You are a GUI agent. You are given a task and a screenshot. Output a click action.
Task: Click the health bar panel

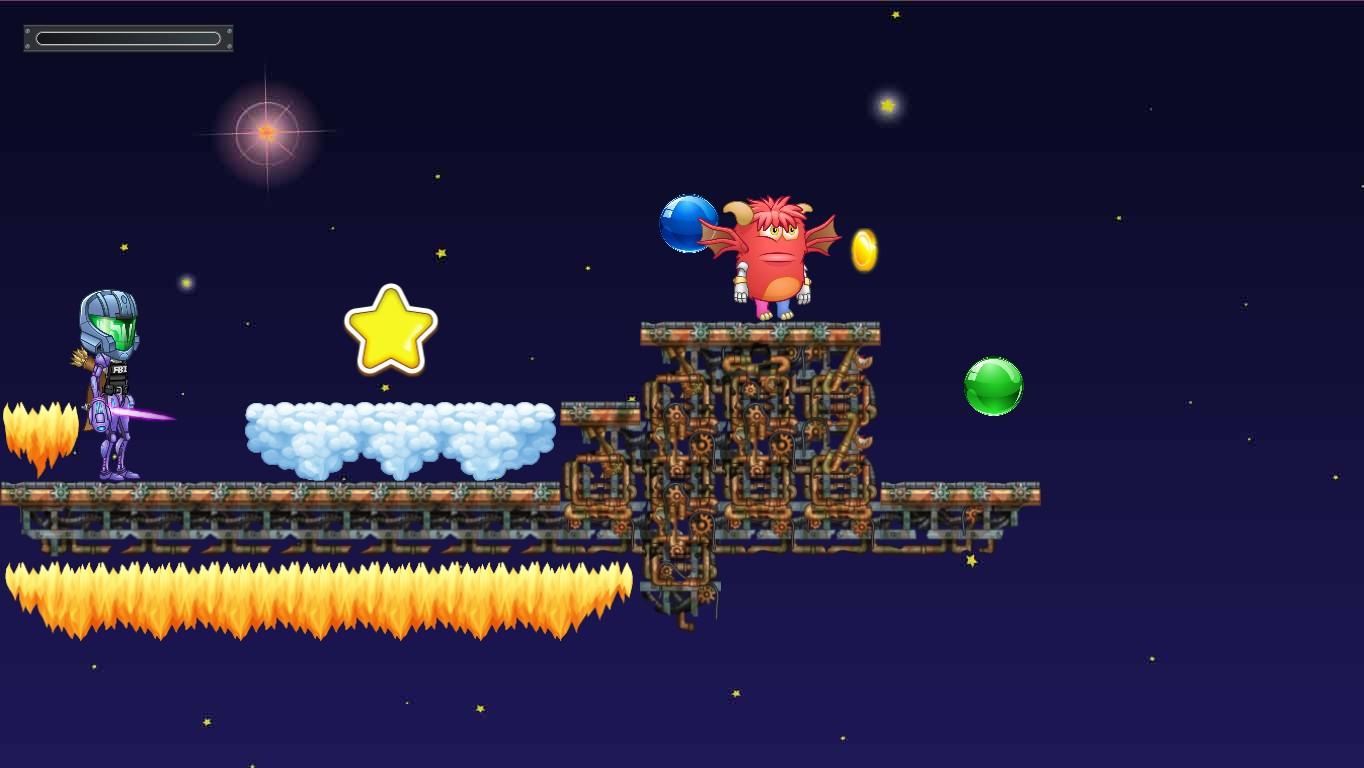coord(127,37)
